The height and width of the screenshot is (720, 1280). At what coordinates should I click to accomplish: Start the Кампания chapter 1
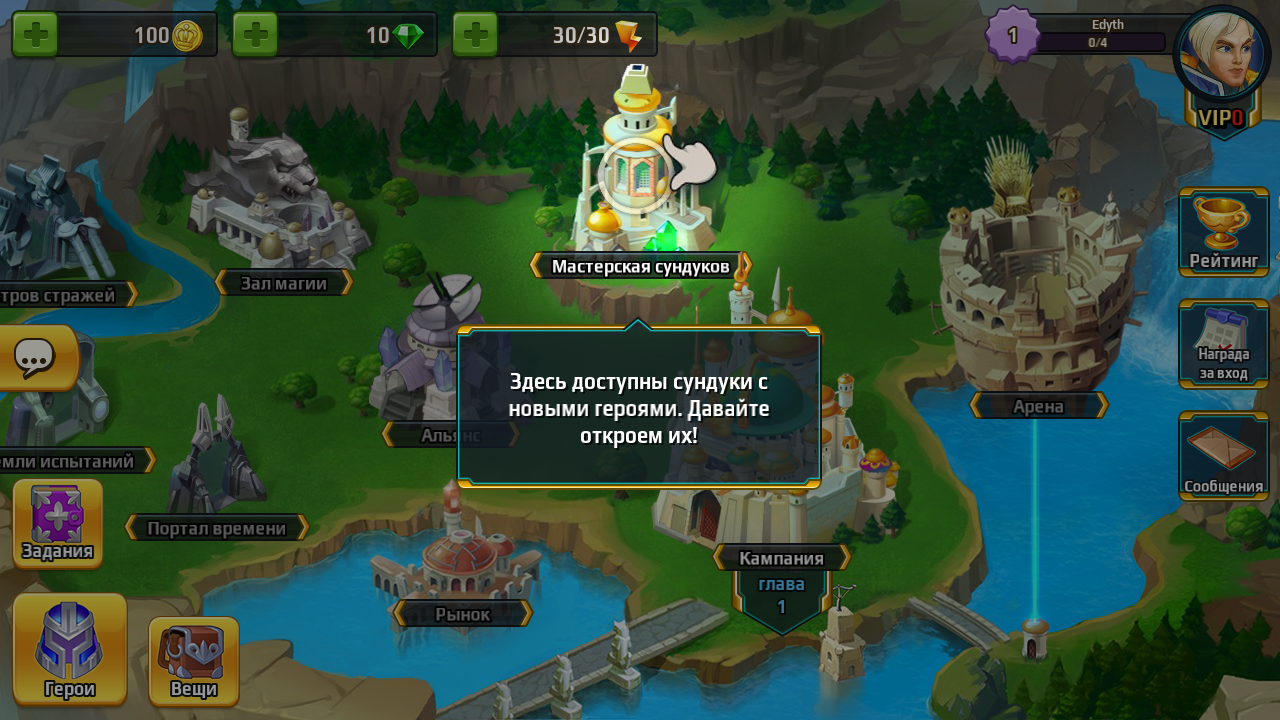782,558
